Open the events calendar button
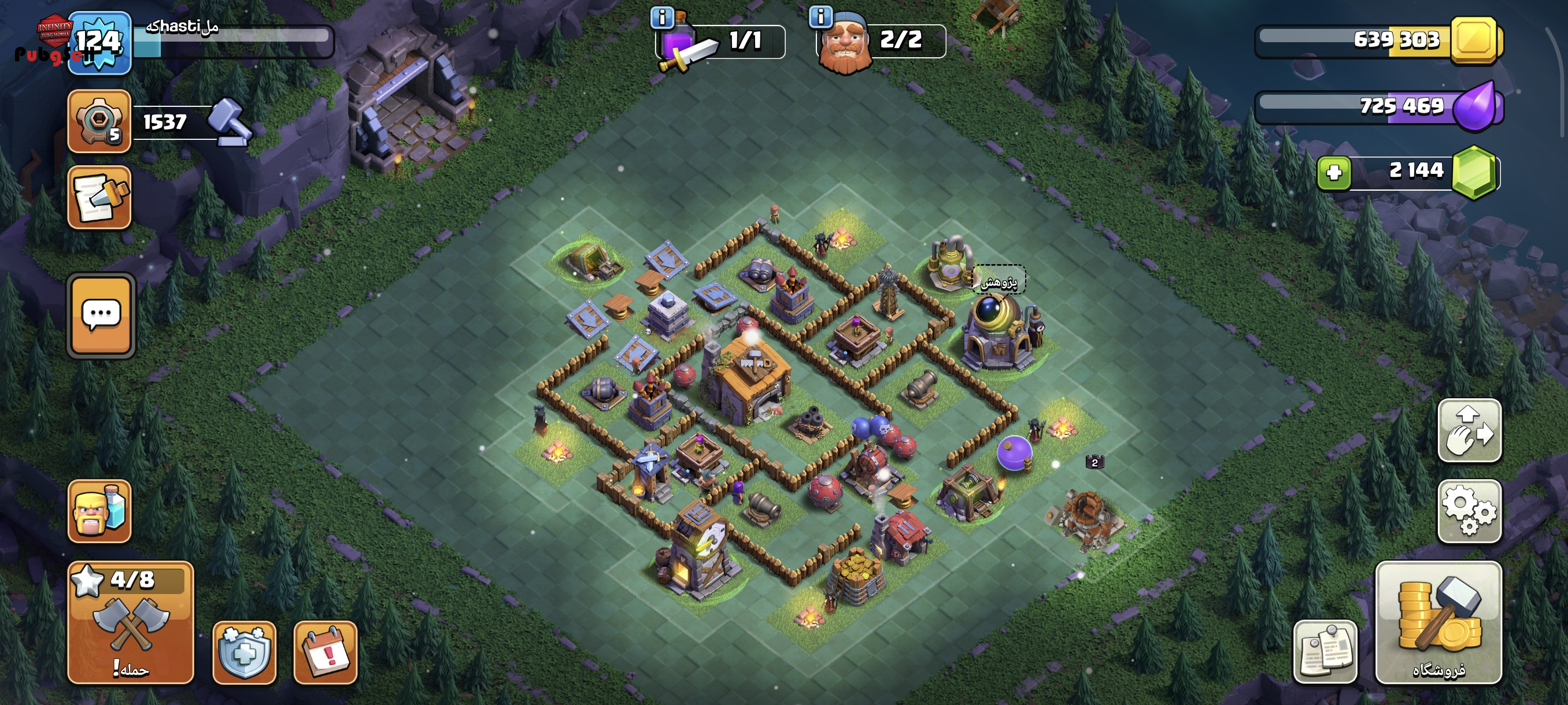This screenshot has height=705, width=1568. pos(326,652)
